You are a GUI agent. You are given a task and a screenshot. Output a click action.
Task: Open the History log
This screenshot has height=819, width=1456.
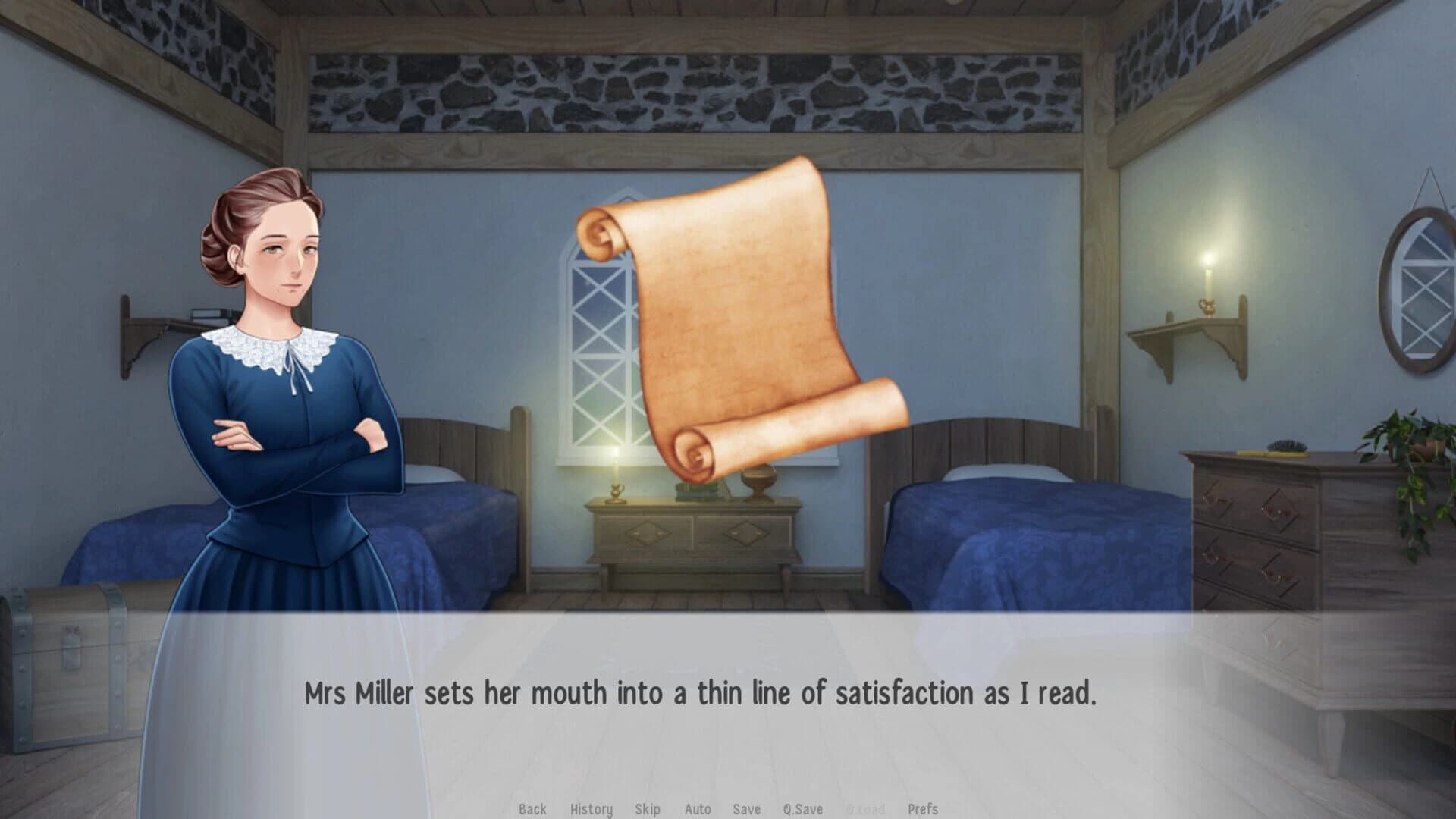(x=591, y=809)
